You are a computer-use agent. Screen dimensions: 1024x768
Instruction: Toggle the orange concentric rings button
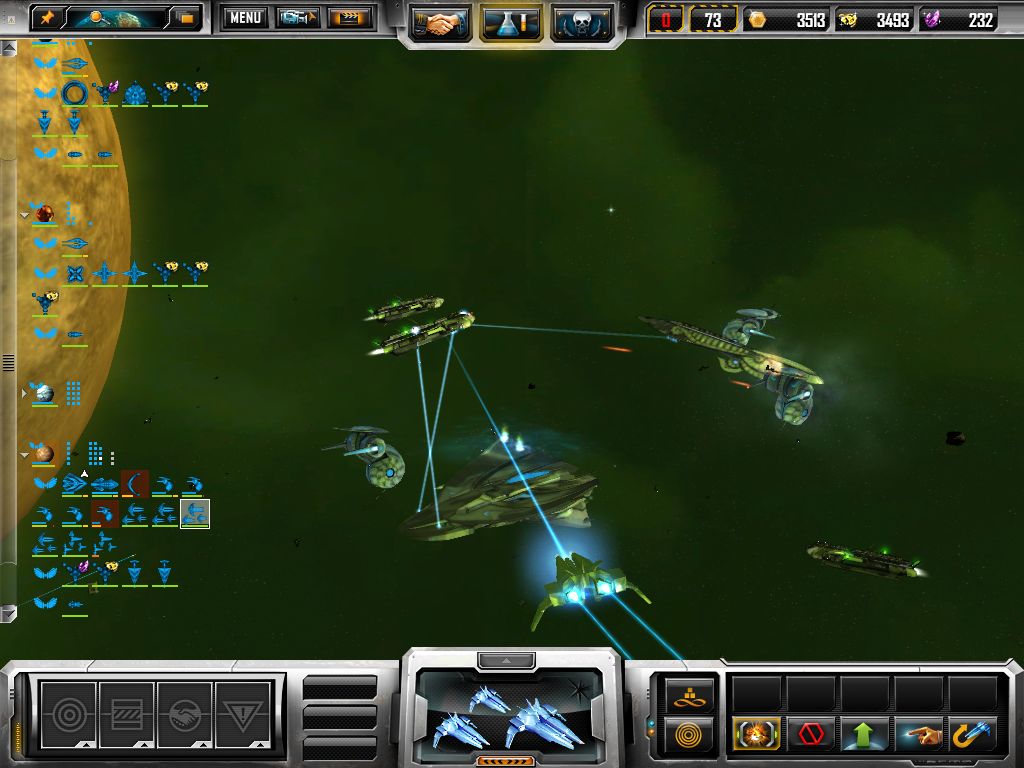(x=690, y=735)
